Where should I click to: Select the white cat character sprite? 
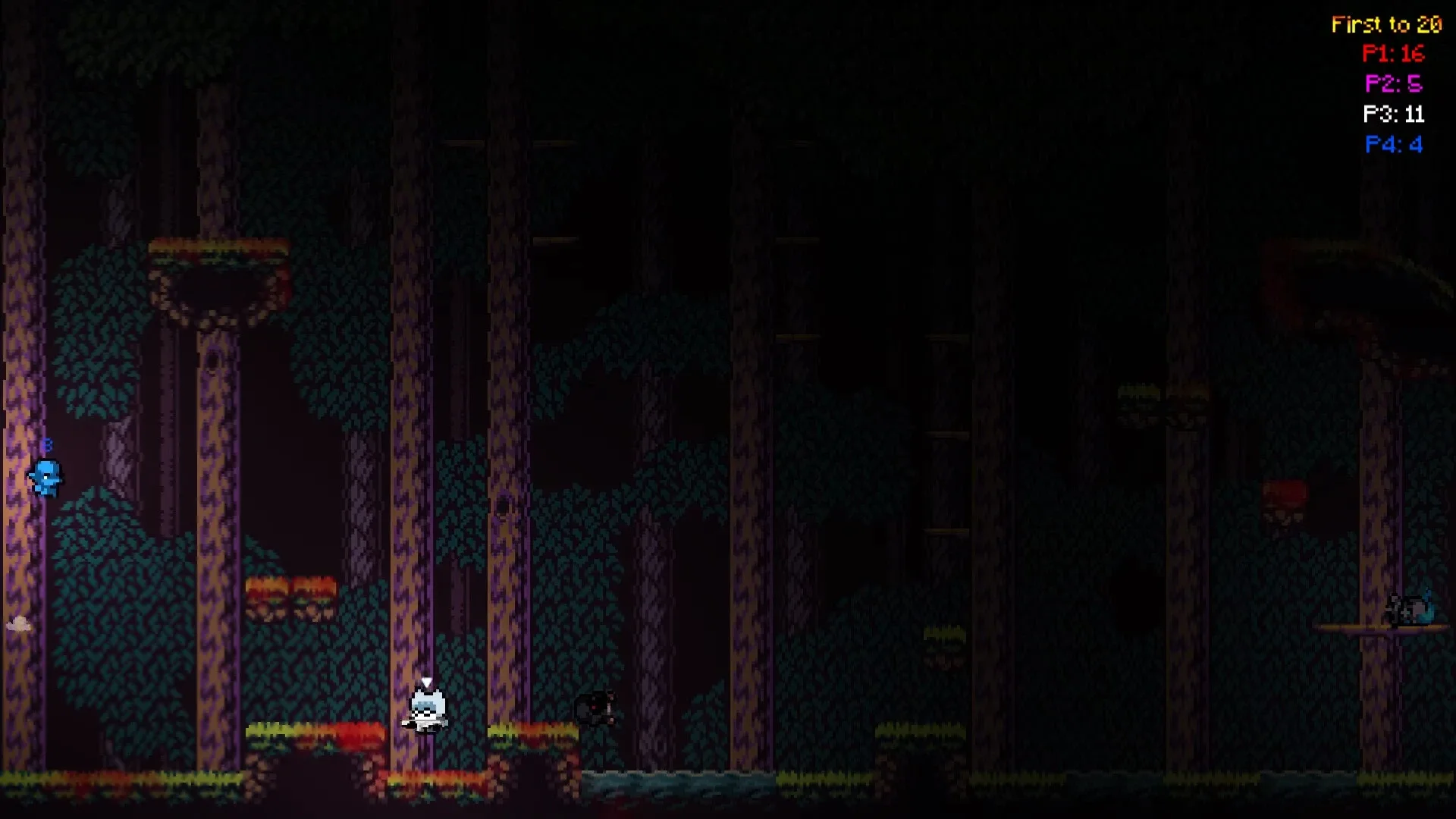(x=427, y=713)
